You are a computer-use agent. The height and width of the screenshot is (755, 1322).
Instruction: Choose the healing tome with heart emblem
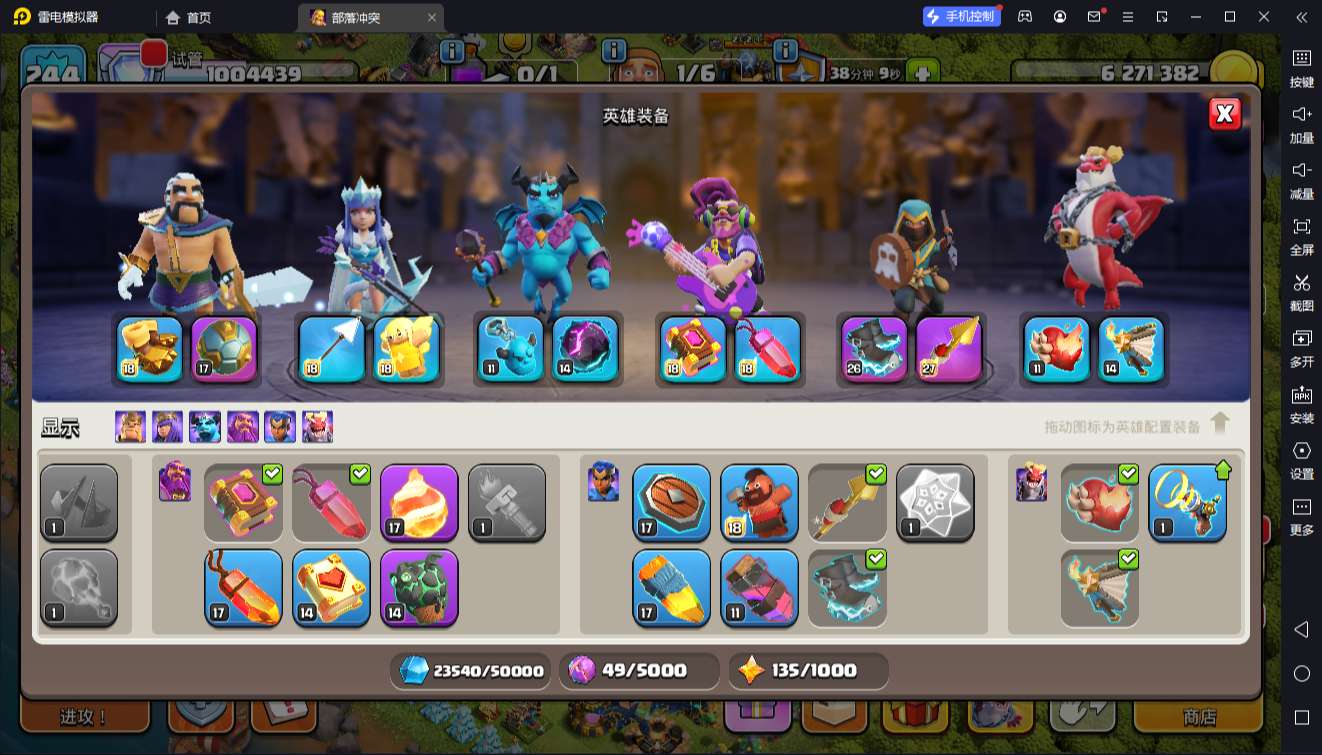click(331, 588)
